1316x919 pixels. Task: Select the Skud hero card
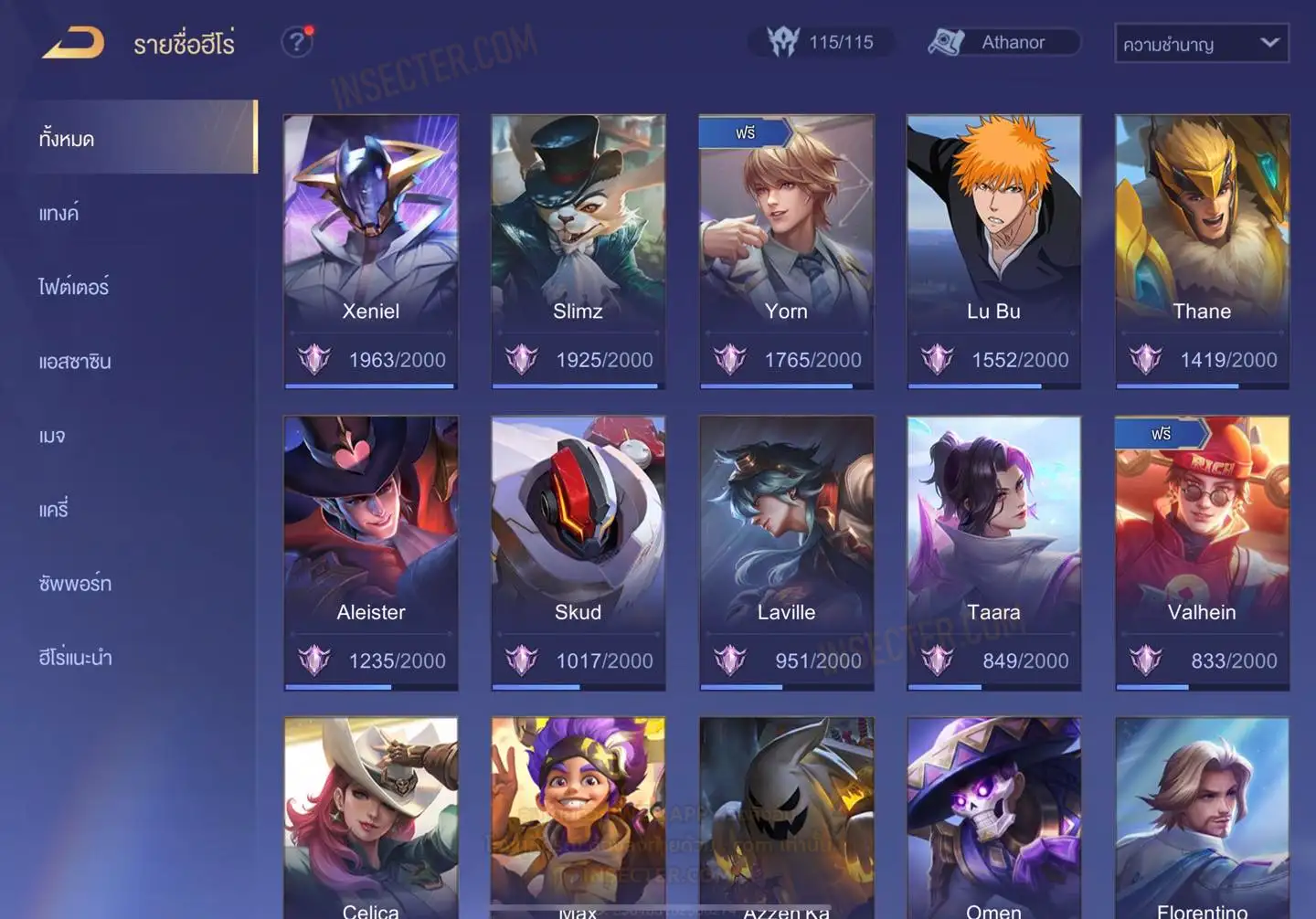click(x=578, y=553)
